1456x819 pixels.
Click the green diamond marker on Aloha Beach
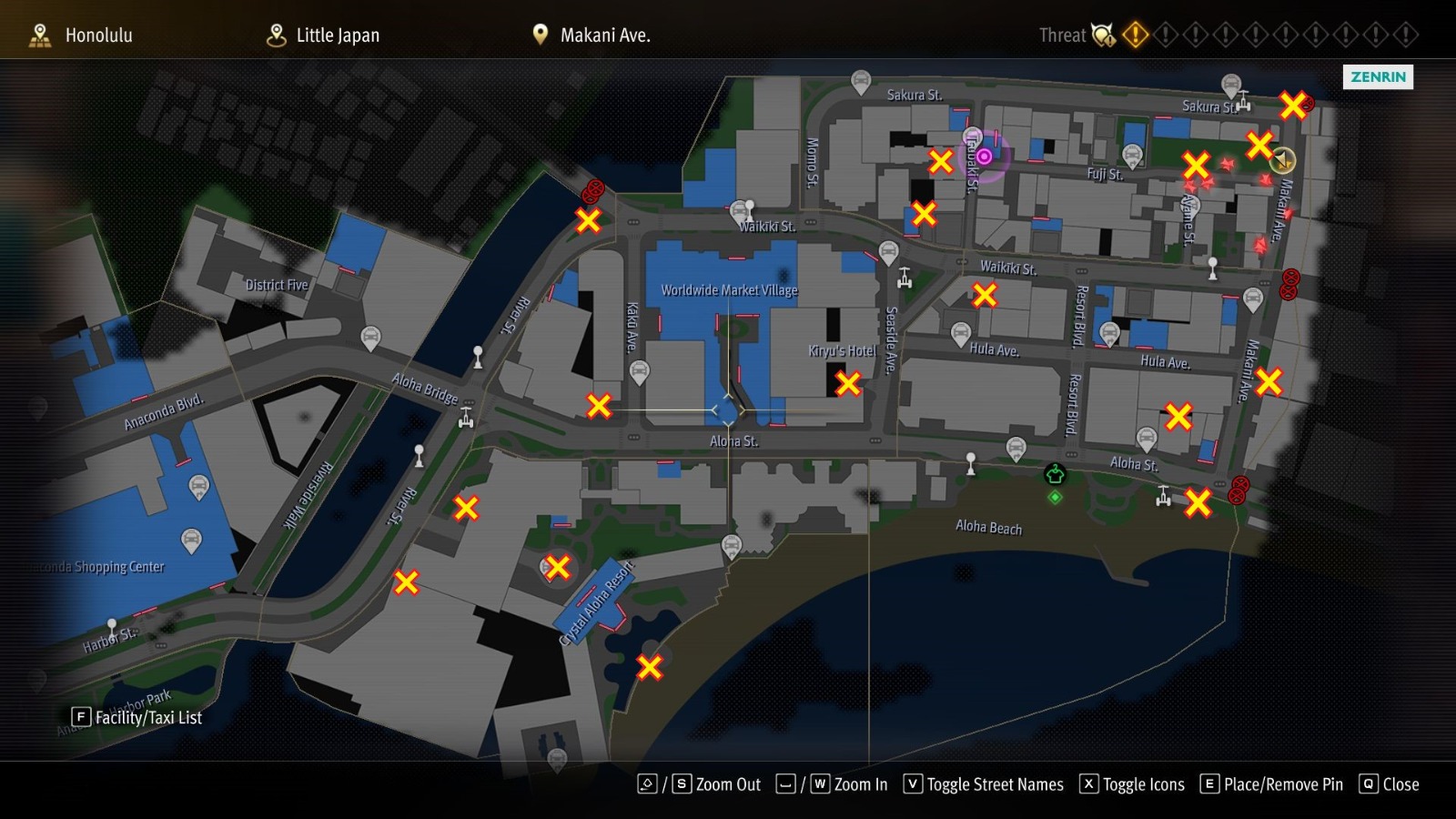click(x=1055, y=497)
